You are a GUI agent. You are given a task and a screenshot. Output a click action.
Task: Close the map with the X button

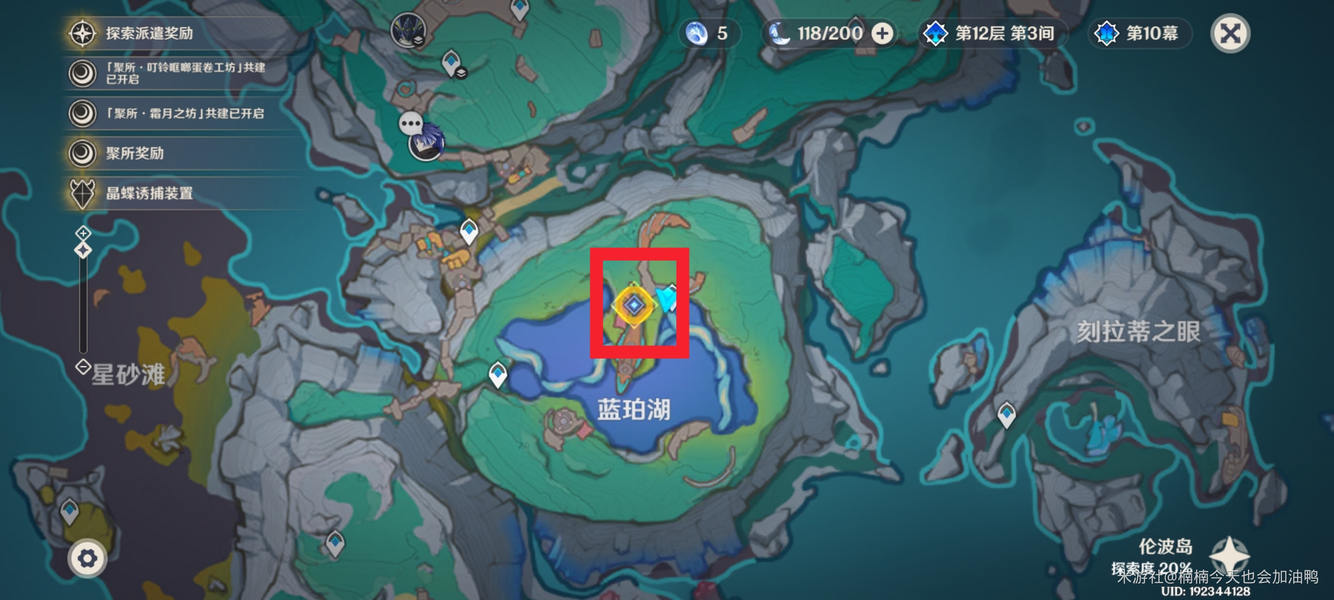pos(1231,33)
